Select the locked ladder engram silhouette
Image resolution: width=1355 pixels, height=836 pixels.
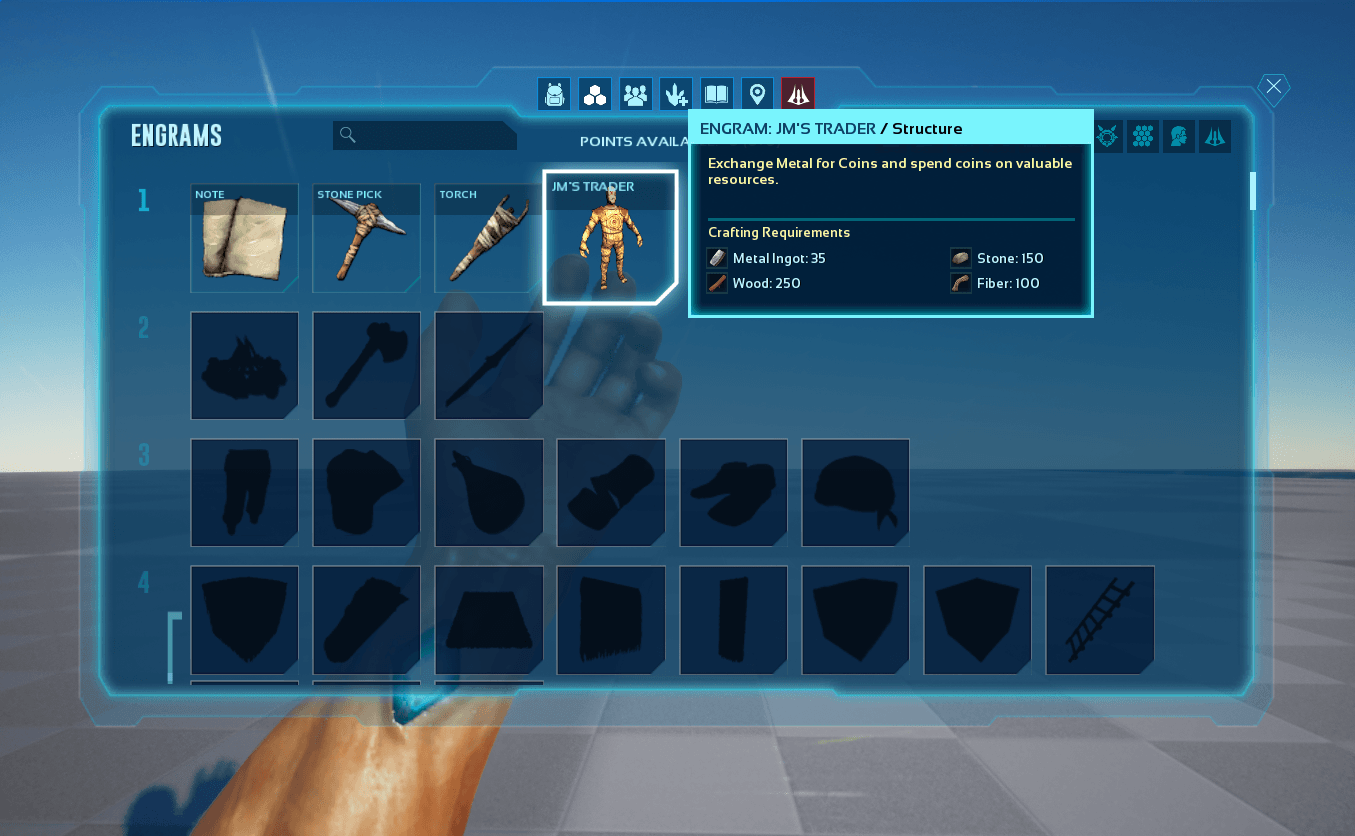click(1099, 620)
